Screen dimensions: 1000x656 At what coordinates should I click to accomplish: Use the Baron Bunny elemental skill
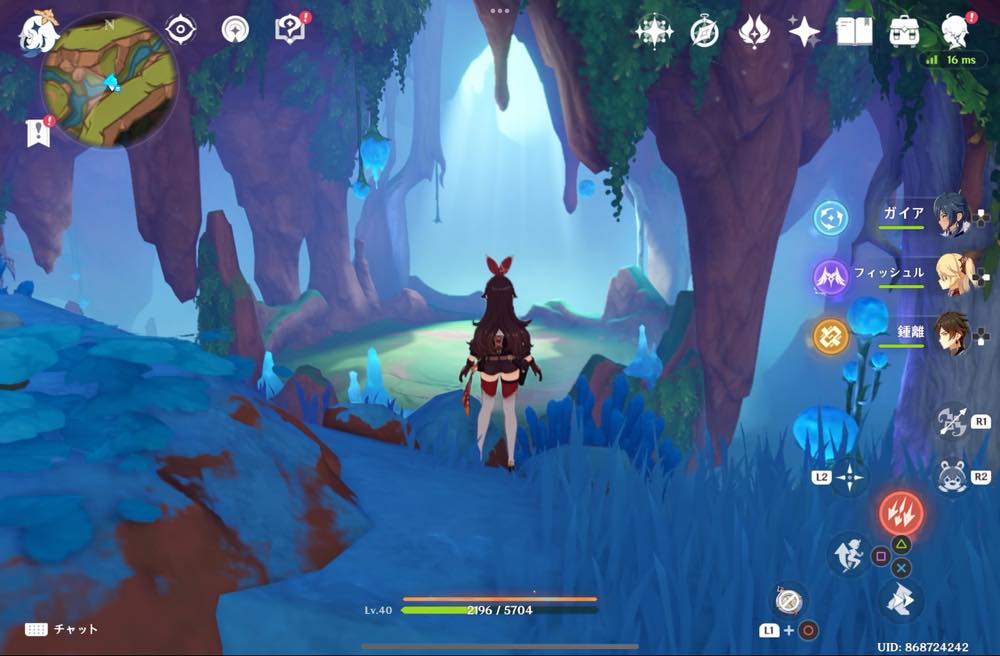pos(949,476)
